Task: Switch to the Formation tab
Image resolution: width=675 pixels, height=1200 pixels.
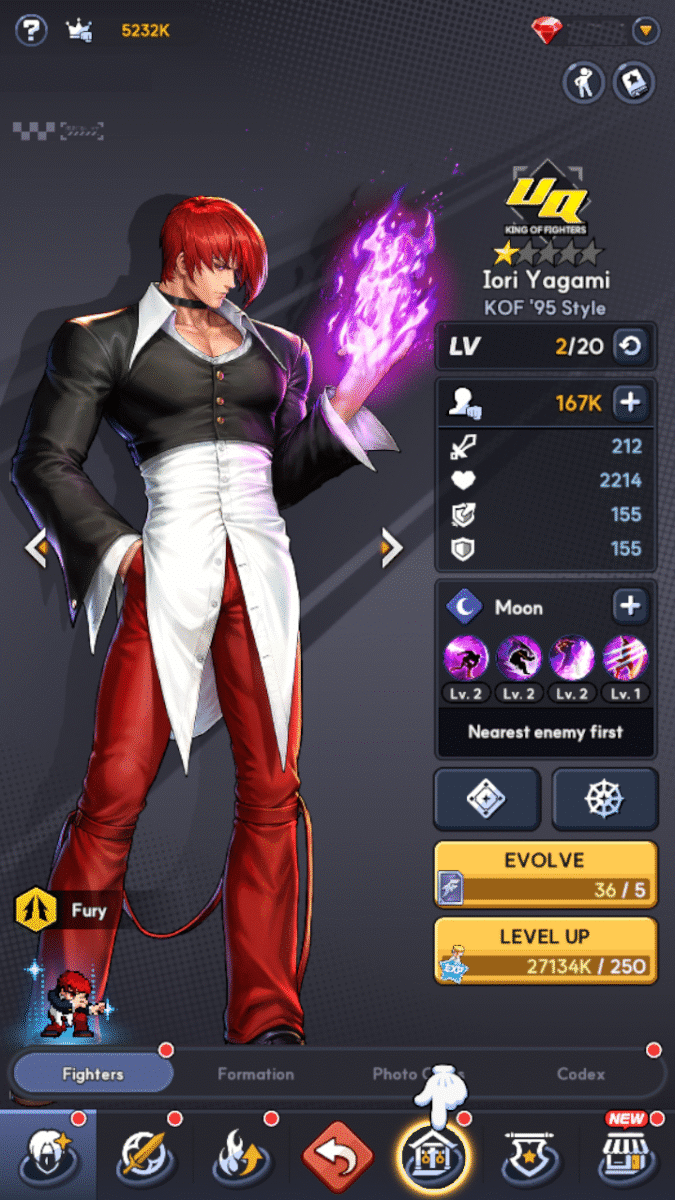Action: click(256, 1074)
